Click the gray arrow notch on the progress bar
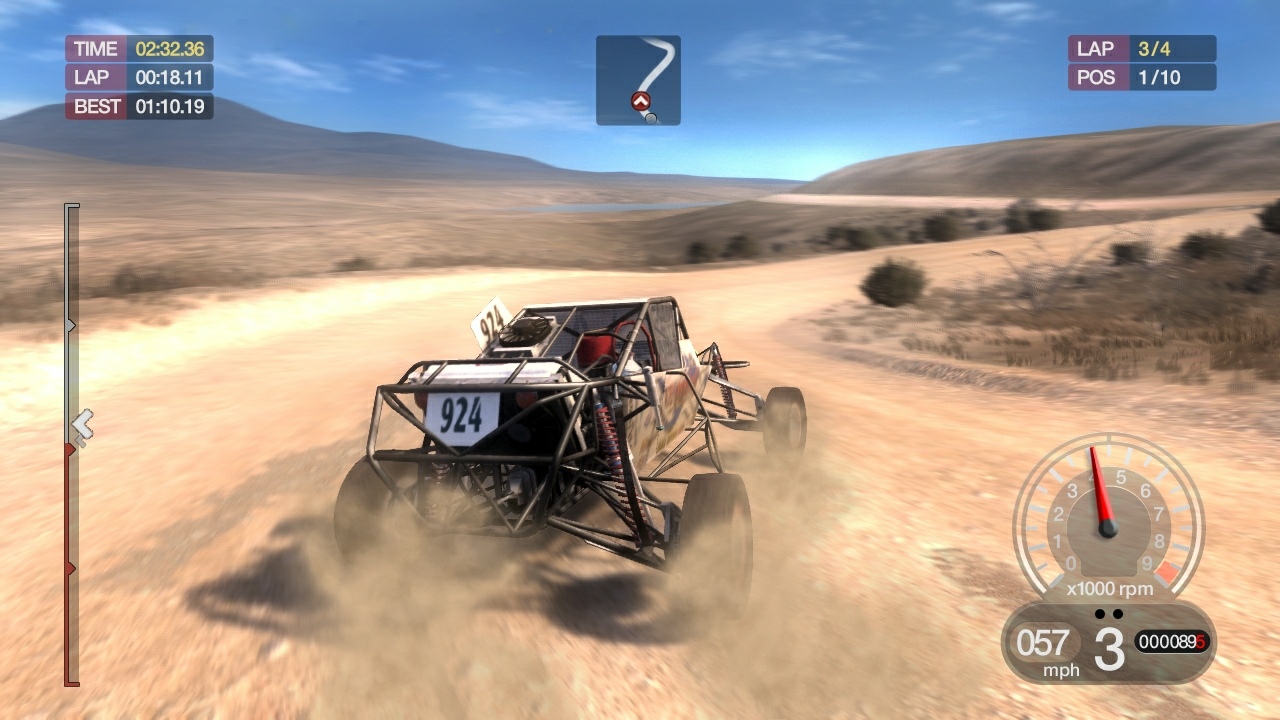 pyautogui.click(x=69, y=324)
